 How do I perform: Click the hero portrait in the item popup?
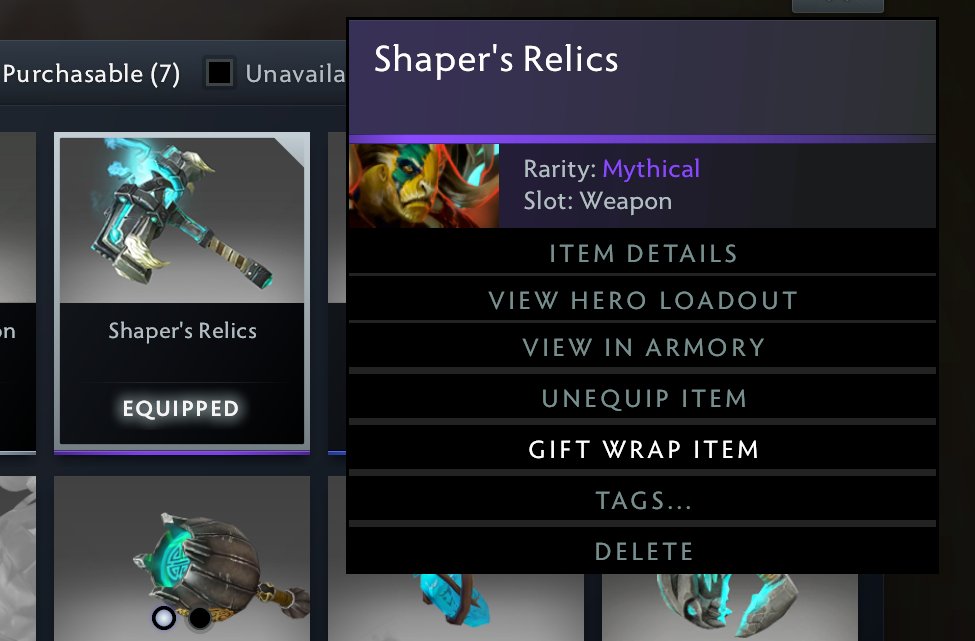click(424, 186)
